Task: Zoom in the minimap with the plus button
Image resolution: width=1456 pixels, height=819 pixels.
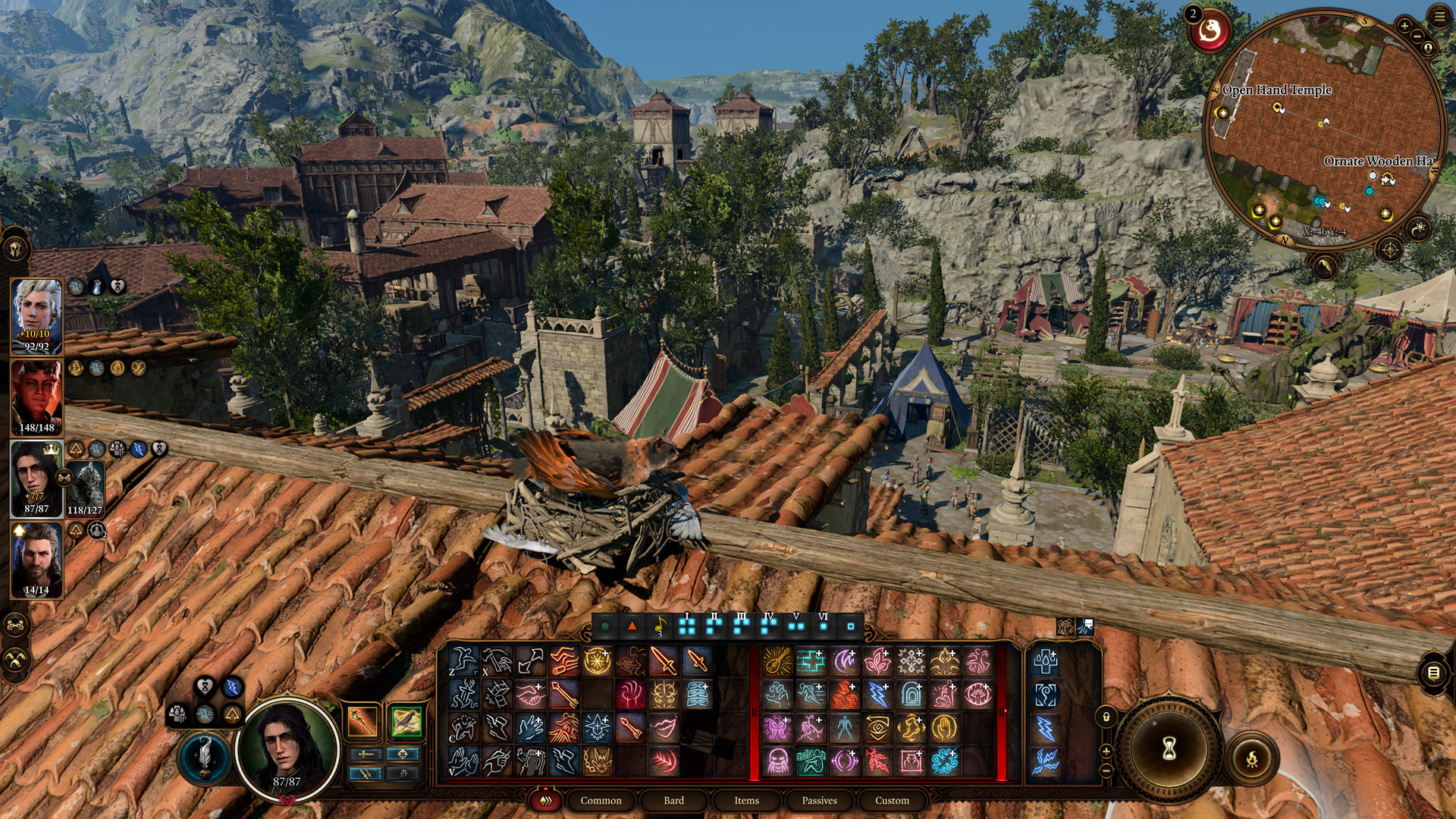Action: [x=1404, y=26]
